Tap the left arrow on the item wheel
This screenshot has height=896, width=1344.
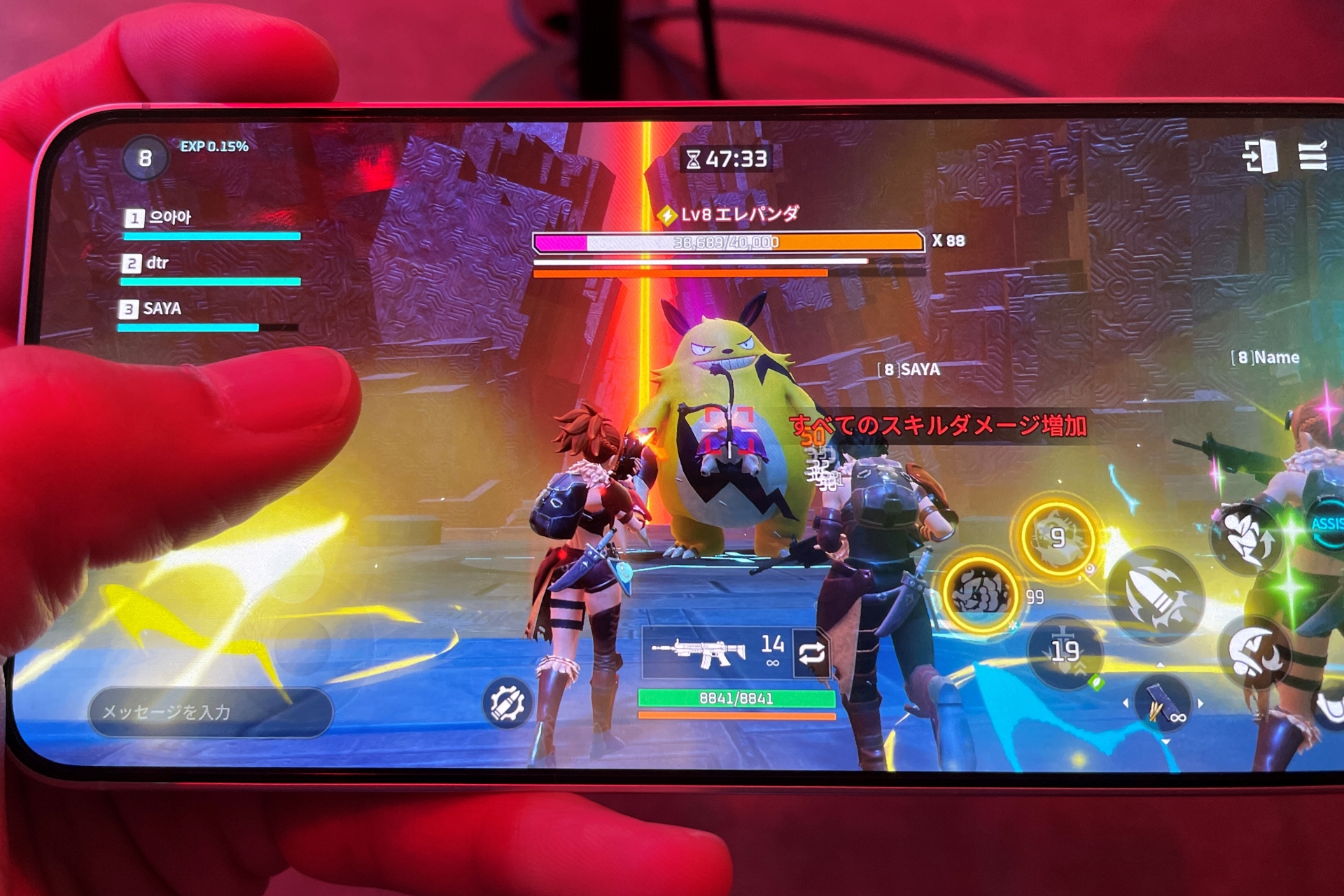(1126, 701)
